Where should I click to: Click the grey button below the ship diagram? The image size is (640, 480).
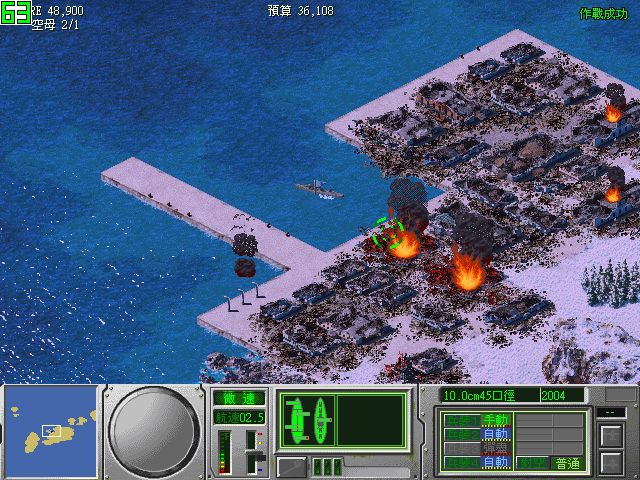[291, 466]
